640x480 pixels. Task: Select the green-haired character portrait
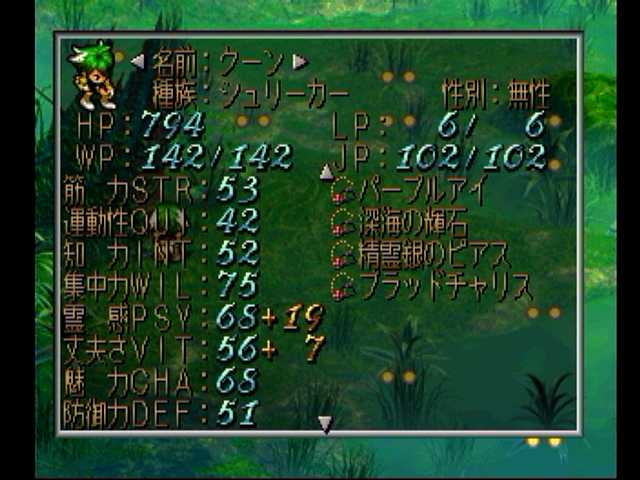[x=92, y=75]
